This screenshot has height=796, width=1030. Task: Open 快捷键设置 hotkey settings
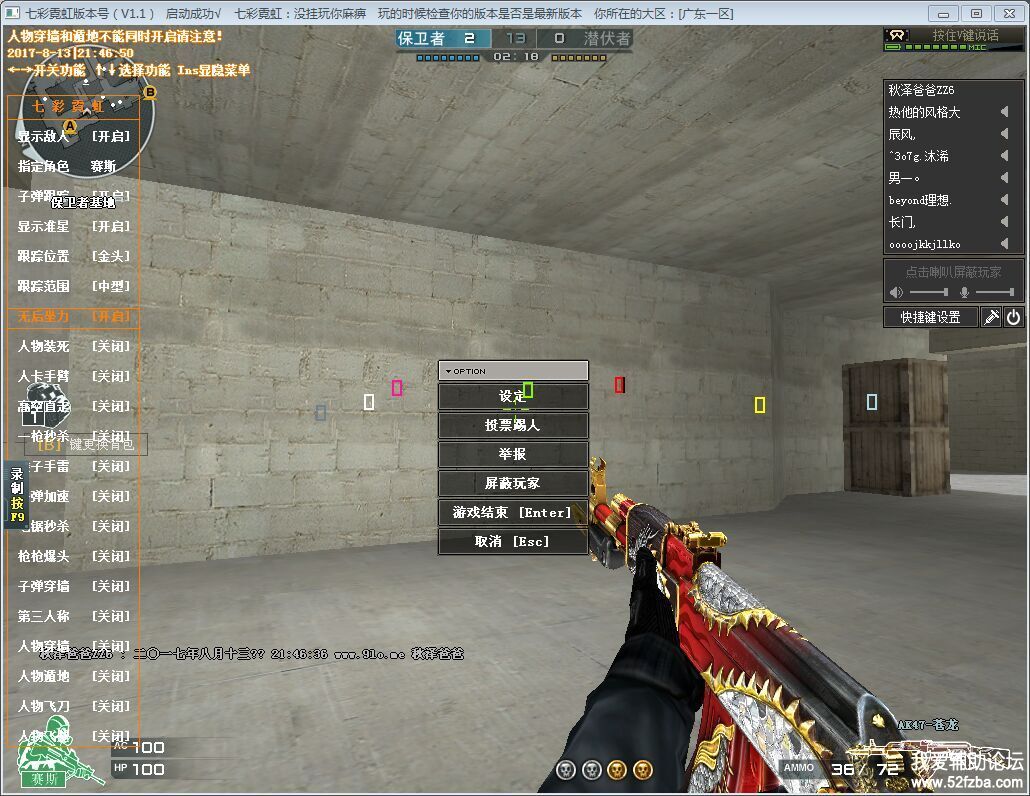pyautogui.click(x=930, y=317)
